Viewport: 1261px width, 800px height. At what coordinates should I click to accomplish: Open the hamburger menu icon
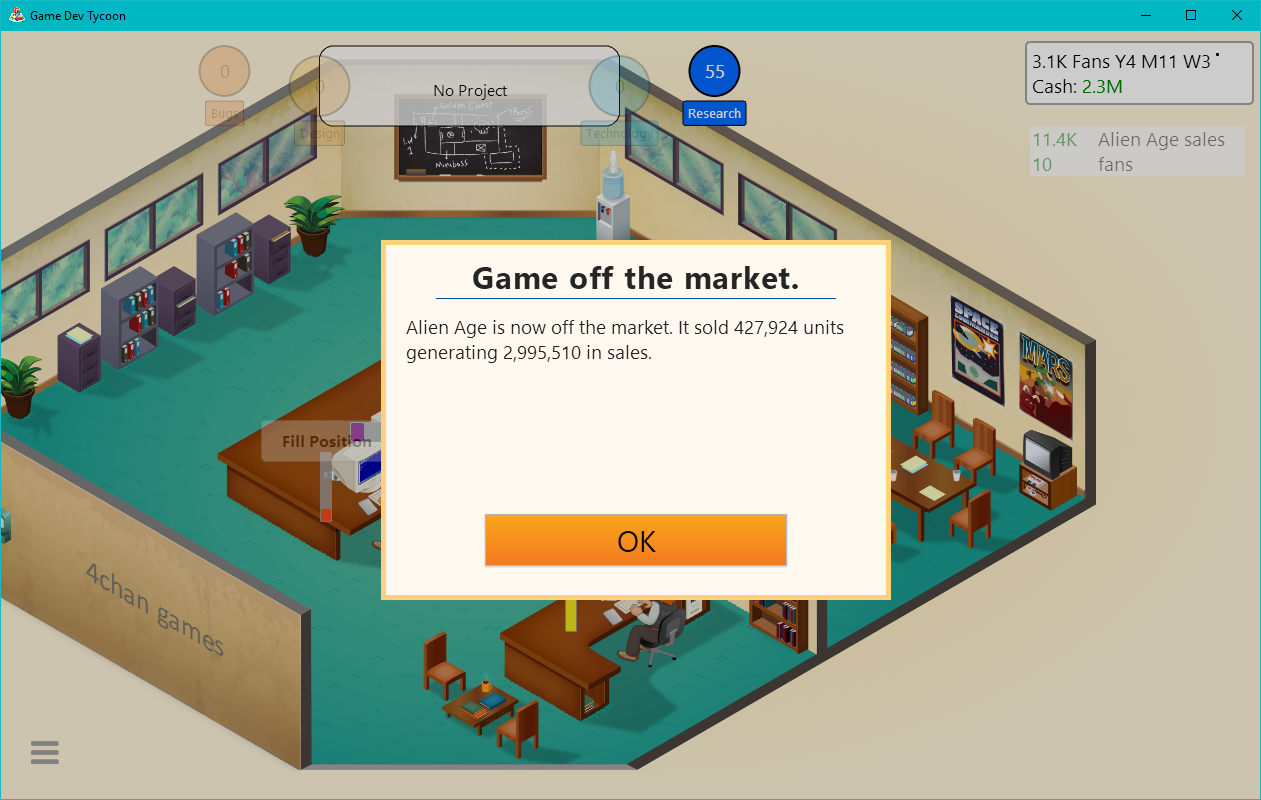[x=45, y=753]
